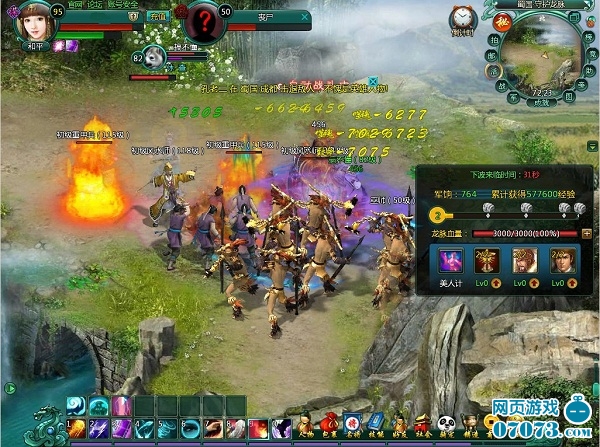Open the alarm clock event icon
This screenshot has height=447, width=600.
[461, 18]
